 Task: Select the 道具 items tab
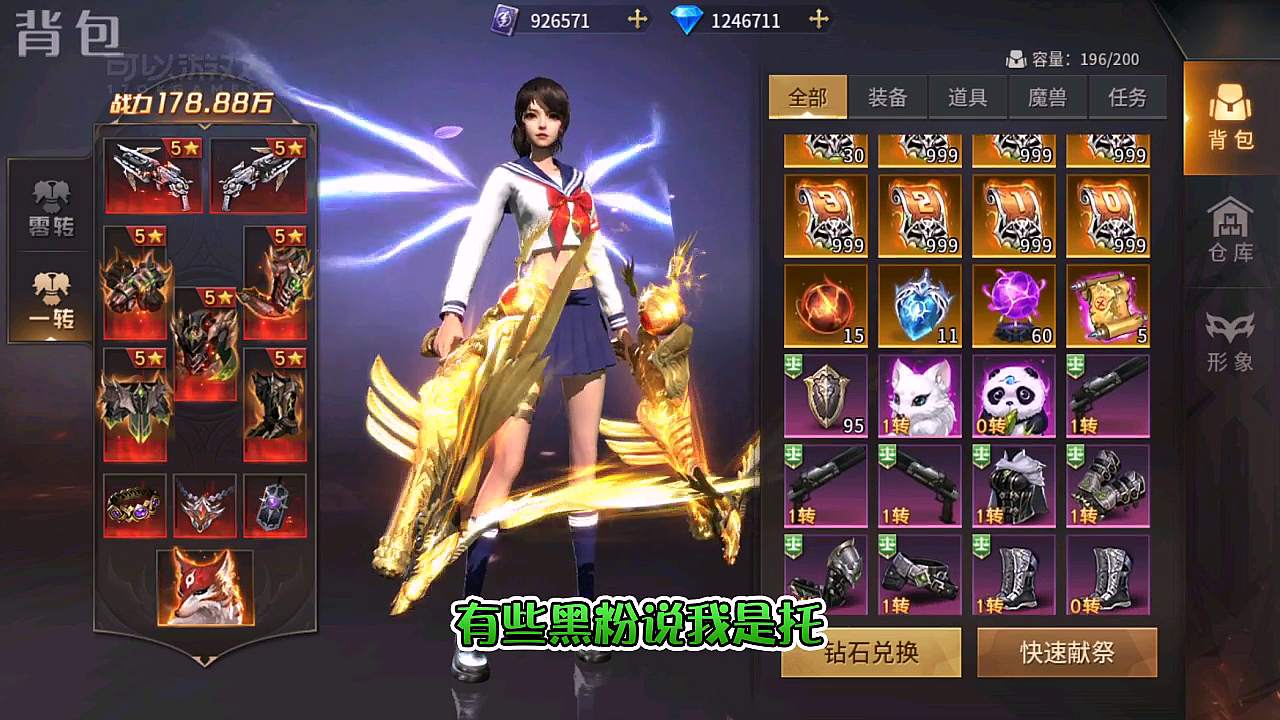coord(967,97)
